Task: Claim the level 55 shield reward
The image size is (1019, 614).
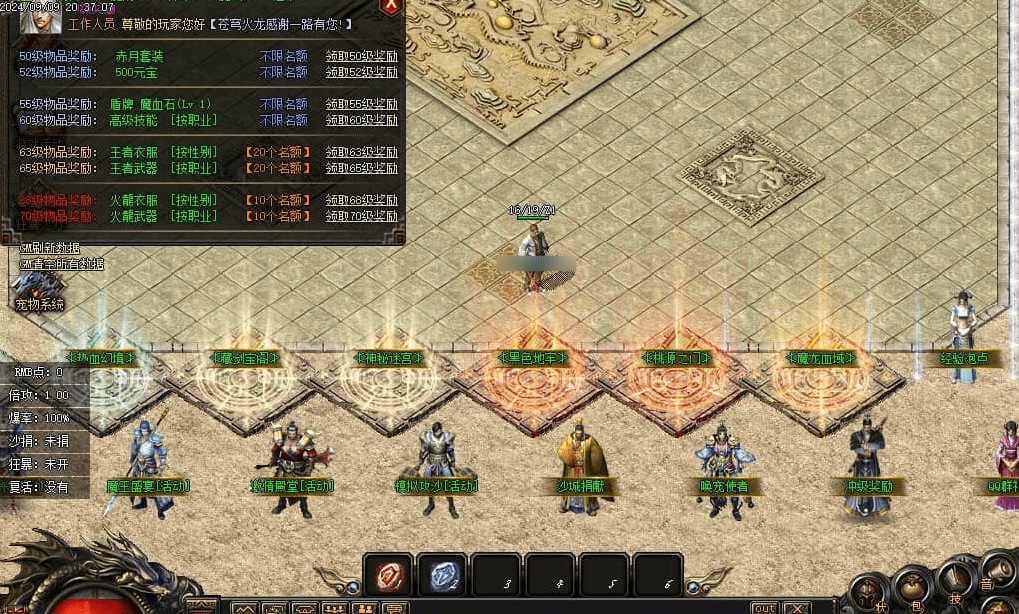Action: pos(361,104)
